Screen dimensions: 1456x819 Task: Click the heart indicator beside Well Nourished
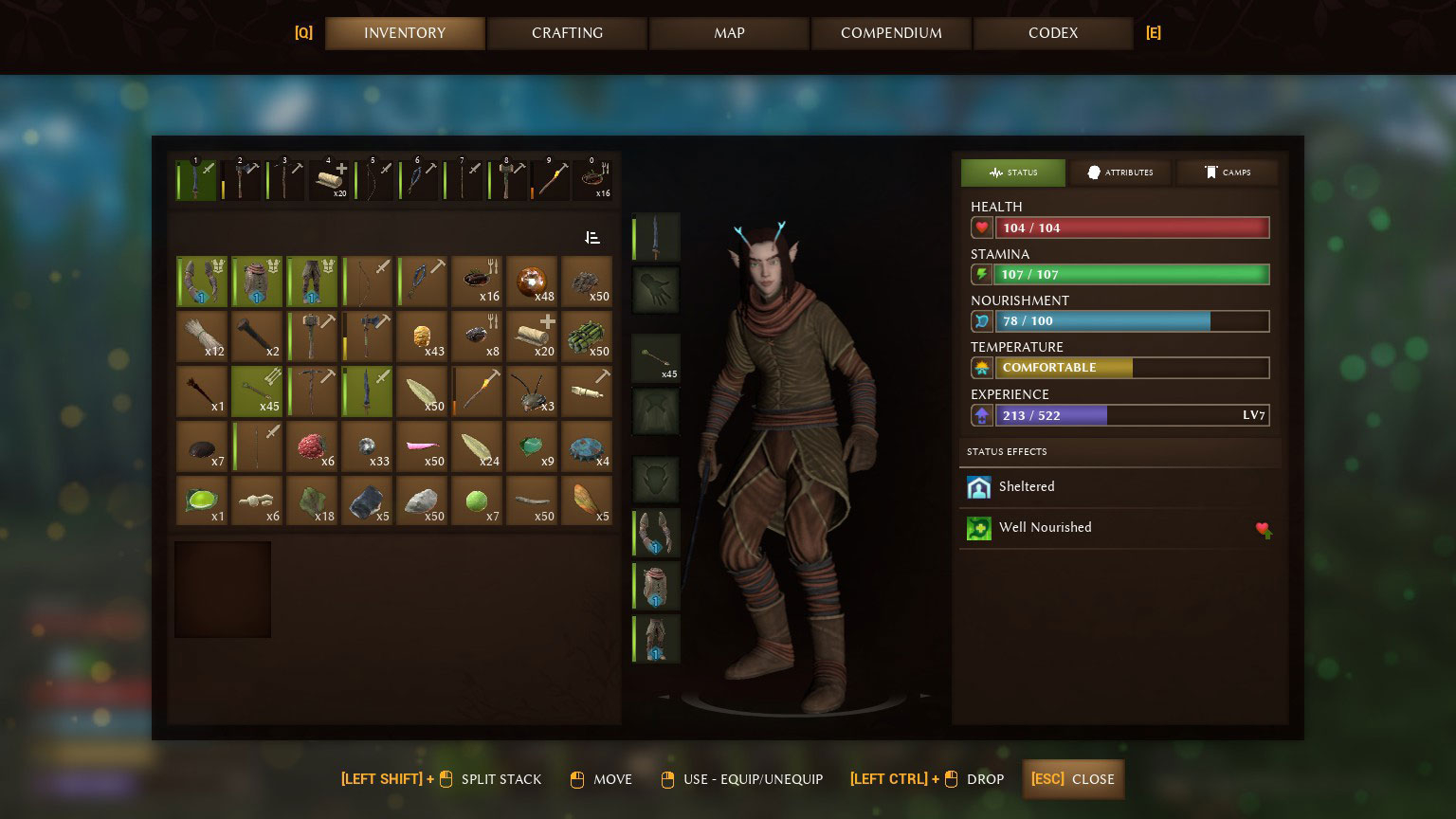pos(1264,531)
